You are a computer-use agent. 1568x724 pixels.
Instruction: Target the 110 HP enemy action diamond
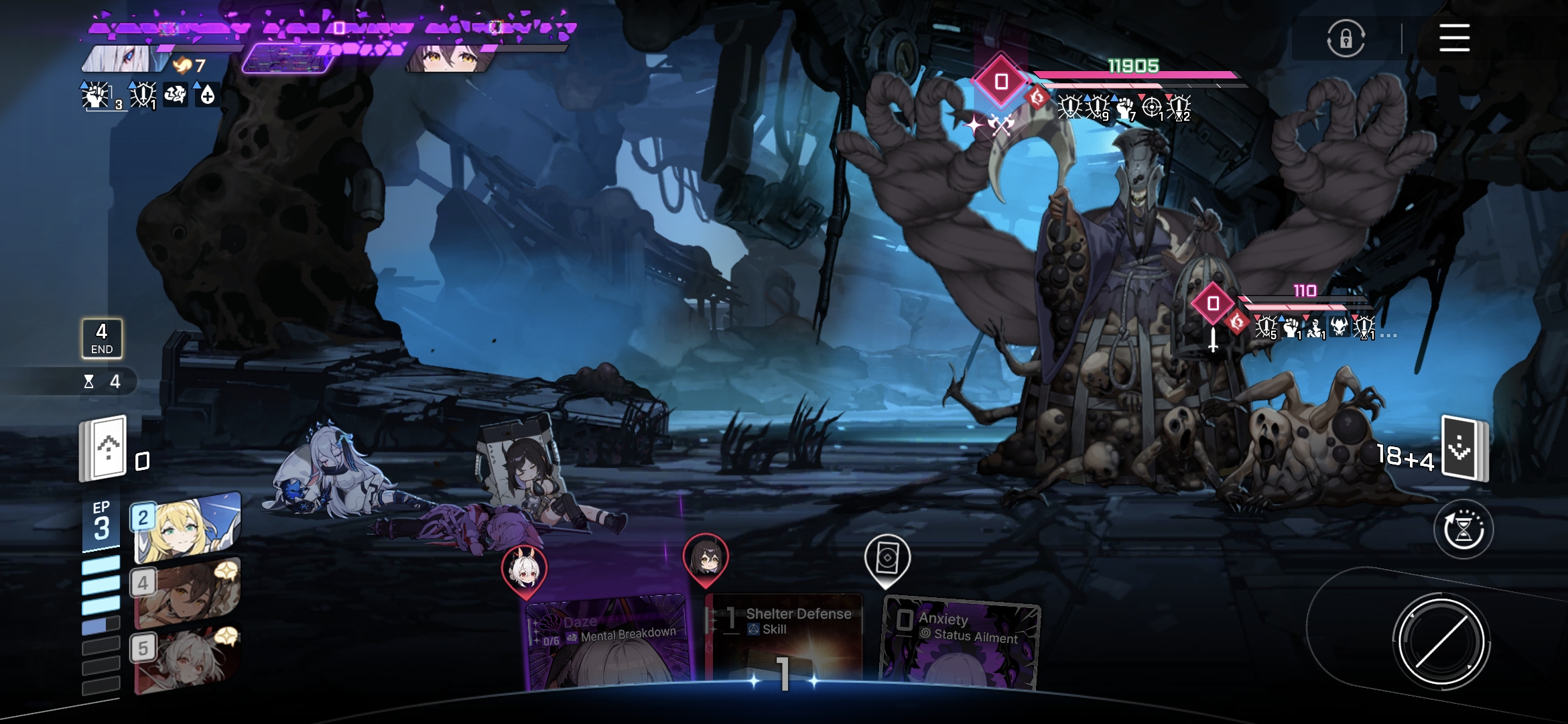point(1213,304)
